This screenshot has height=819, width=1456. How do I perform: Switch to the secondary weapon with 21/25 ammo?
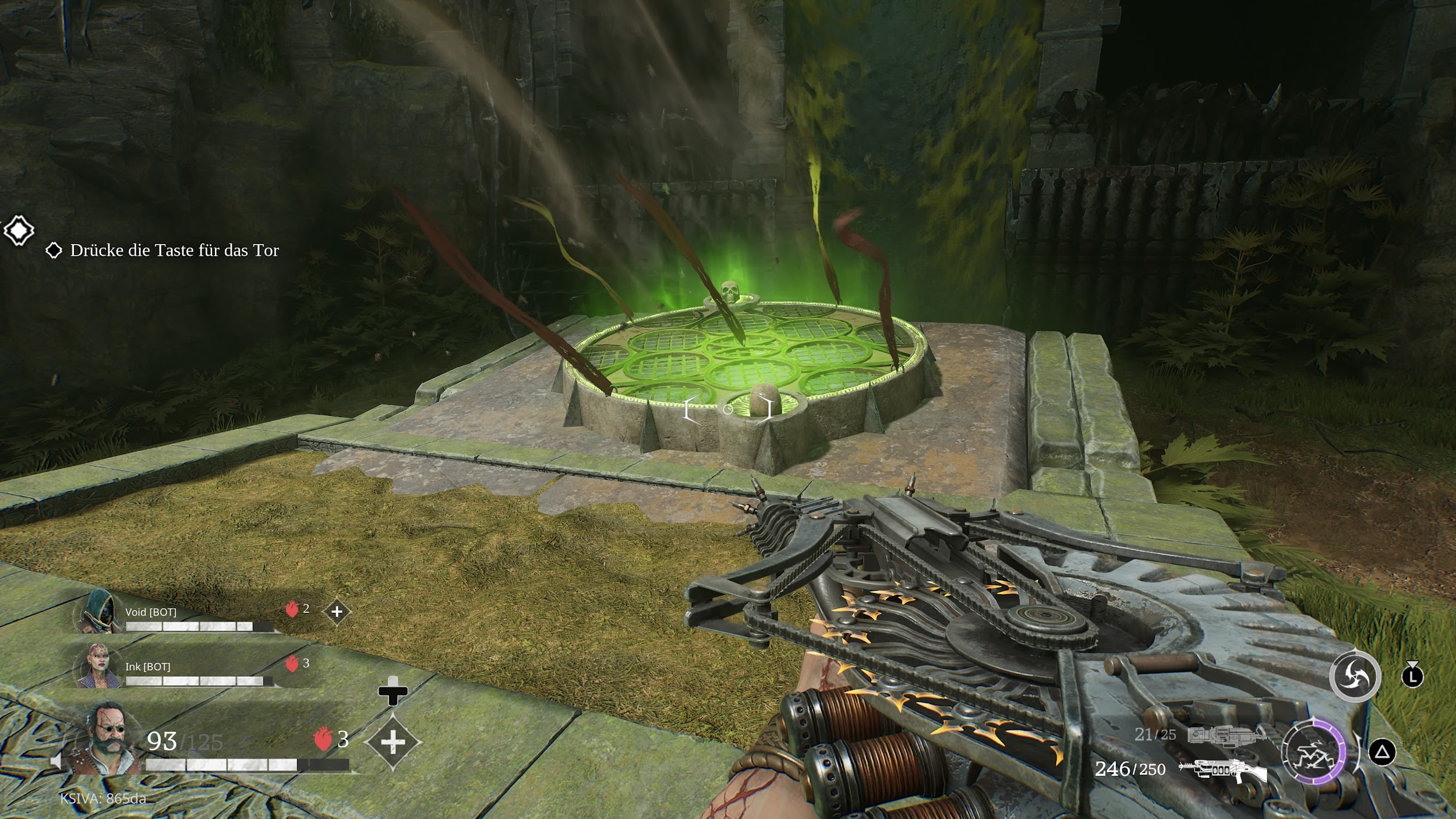click(x=1226, y=735)
